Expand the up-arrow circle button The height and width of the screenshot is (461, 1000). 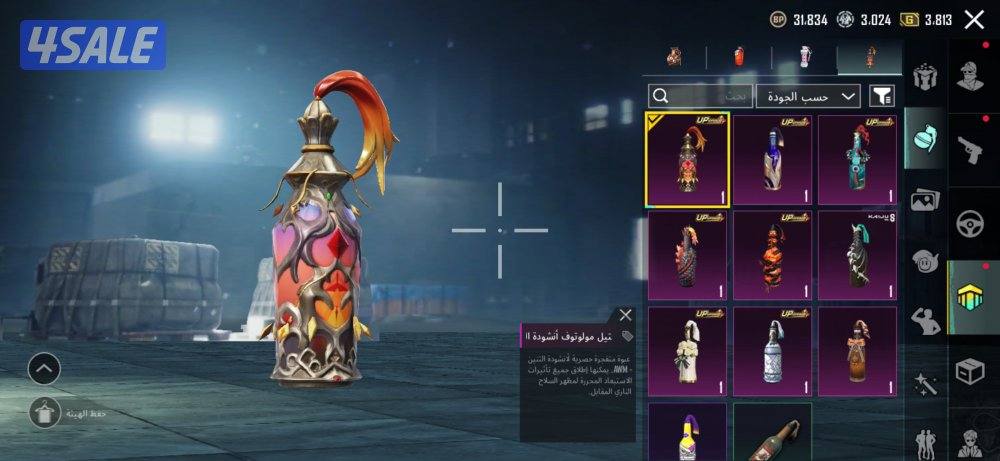44,369
